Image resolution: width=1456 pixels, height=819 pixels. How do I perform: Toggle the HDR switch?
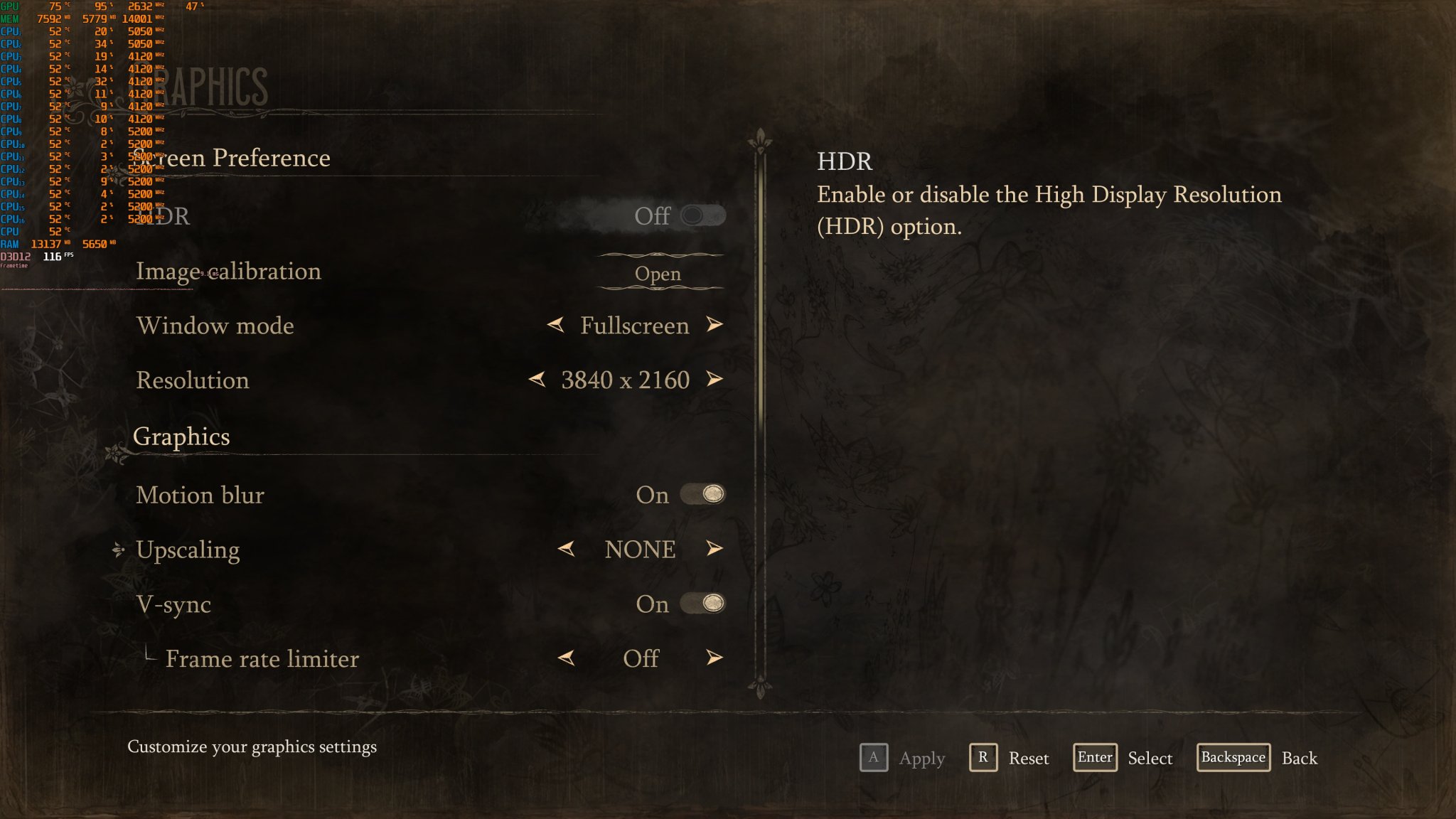702,215
